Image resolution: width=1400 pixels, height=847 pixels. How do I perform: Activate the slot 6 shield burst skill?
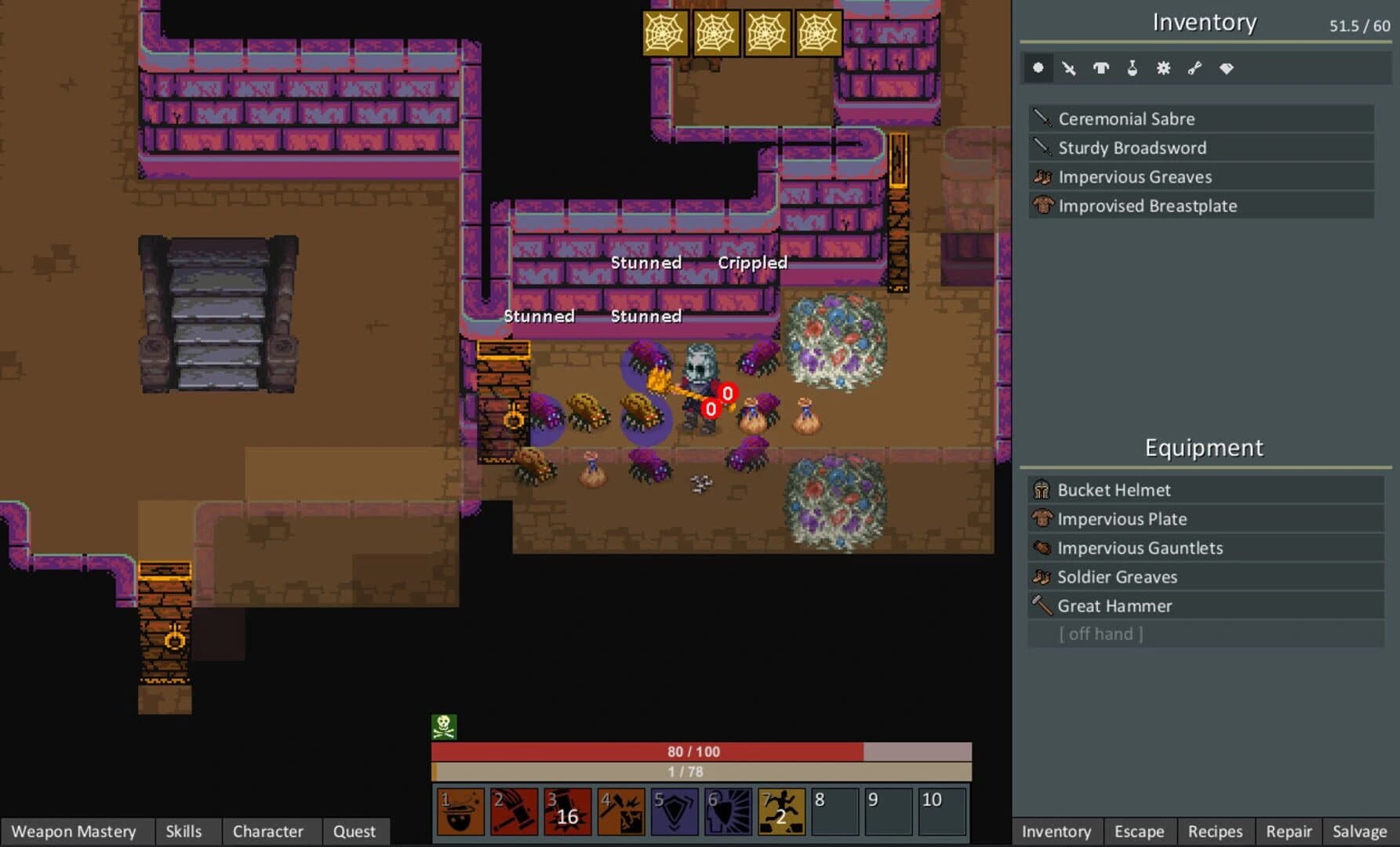pos(729,812)
